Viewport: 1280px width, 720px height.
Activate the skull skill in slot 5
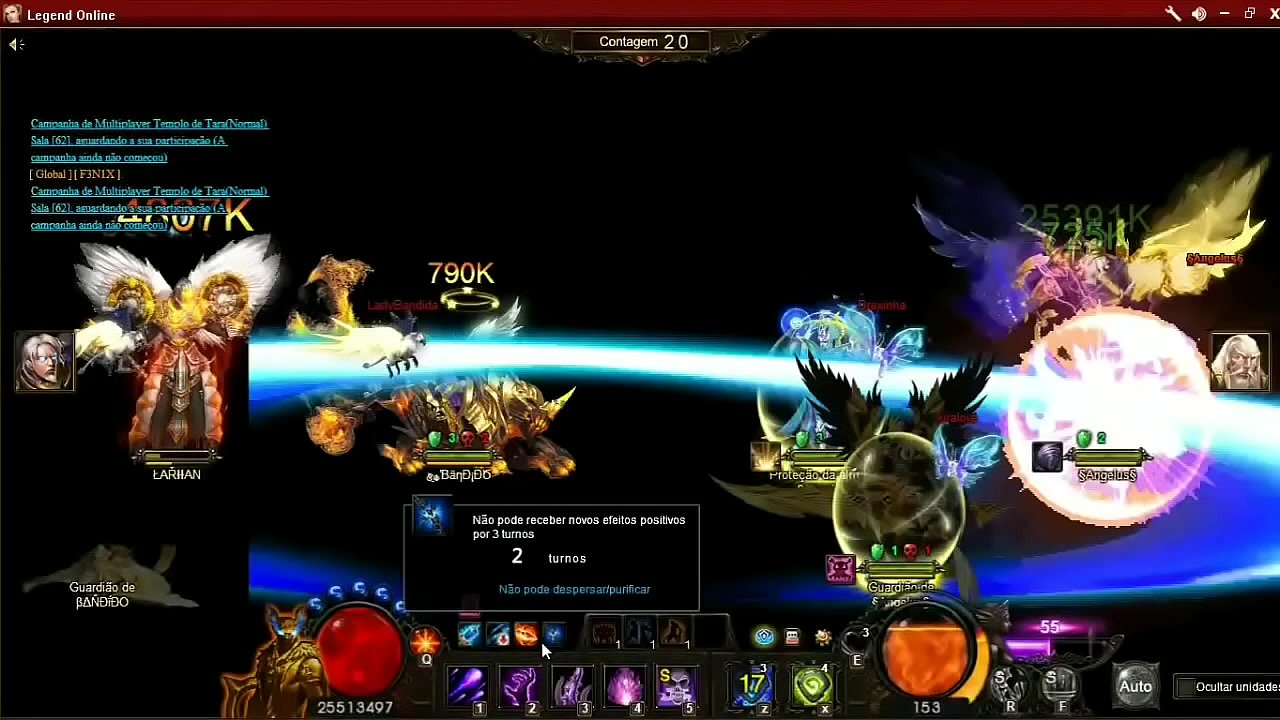pos(677,687)
